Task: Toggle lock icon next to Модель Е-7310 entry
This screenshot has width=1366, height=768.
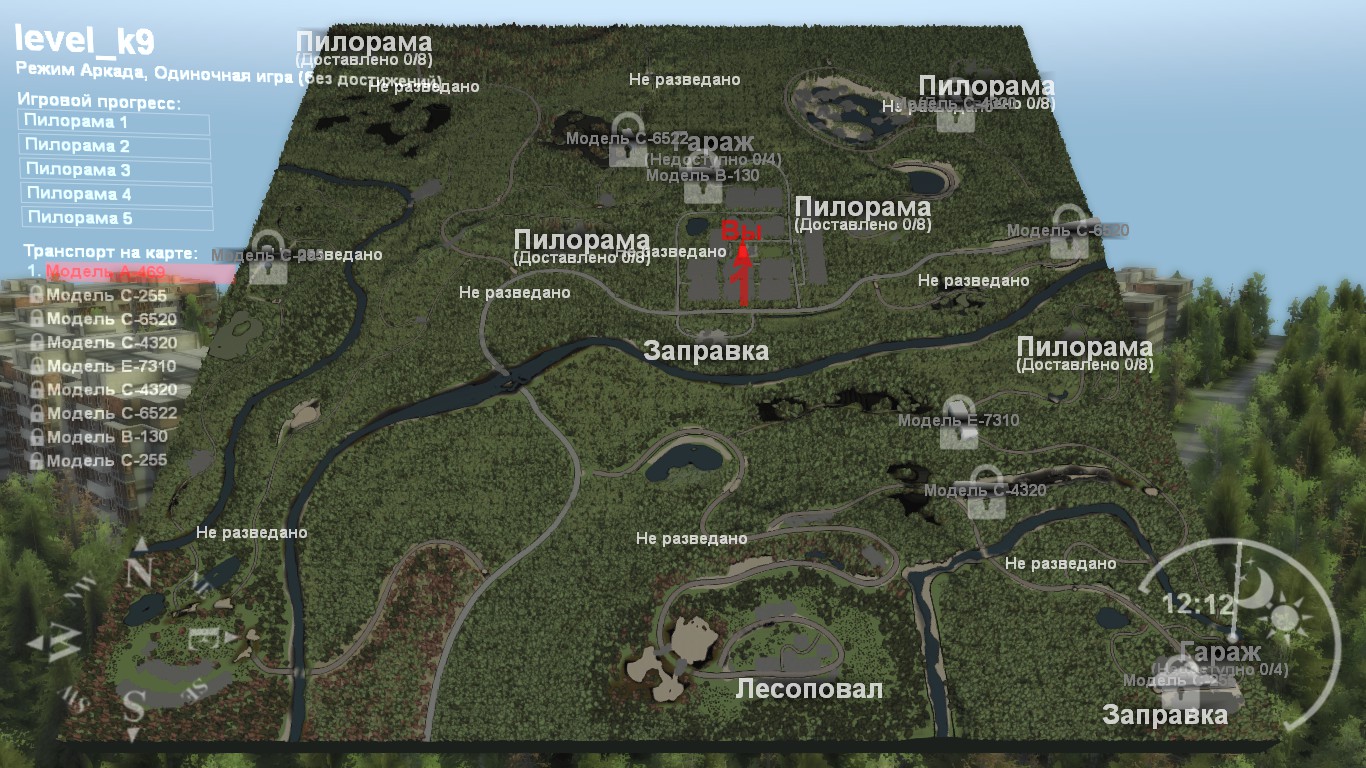Action: 37,366
